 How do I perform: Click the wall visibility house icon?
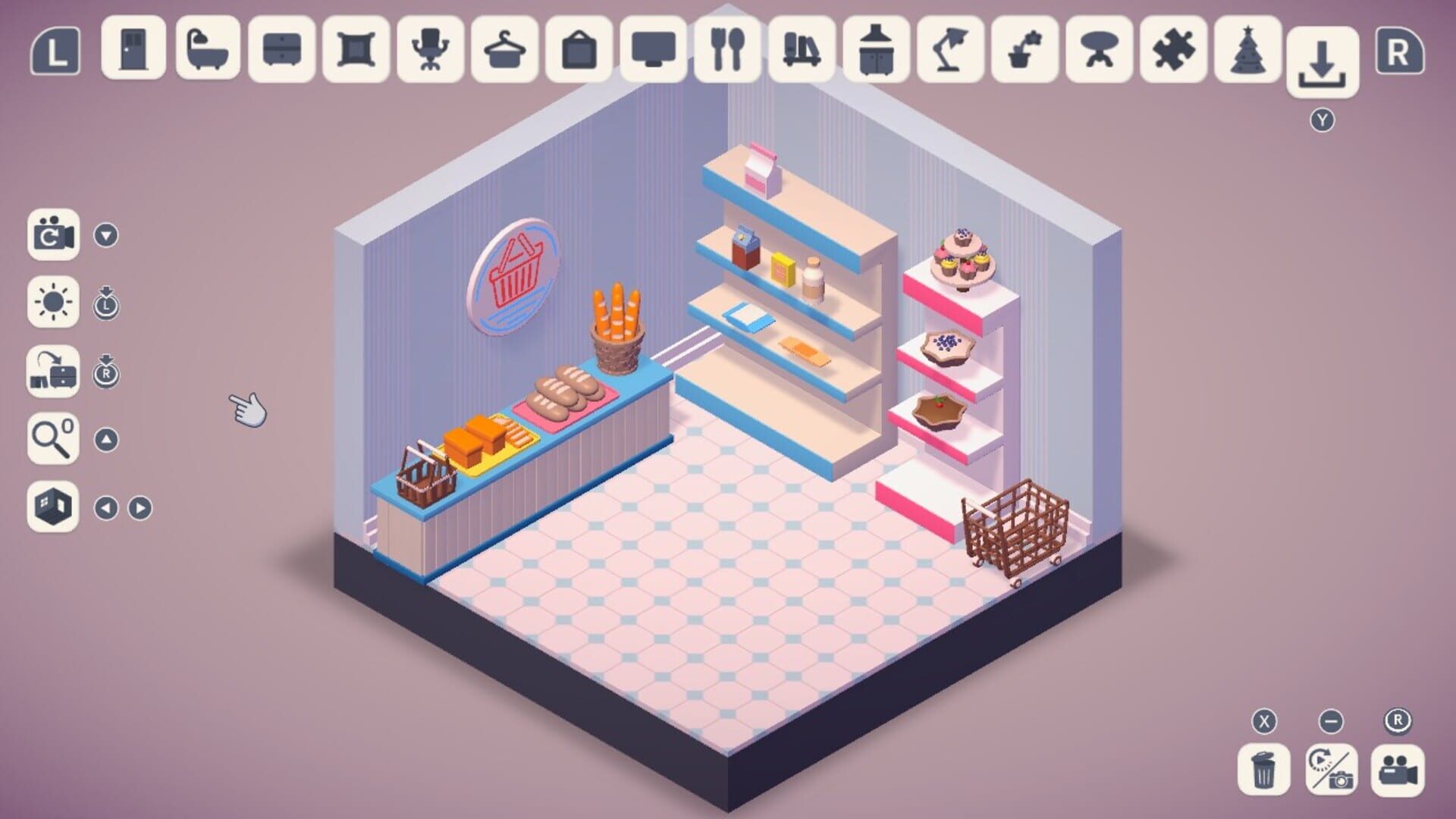coord(52,507)
